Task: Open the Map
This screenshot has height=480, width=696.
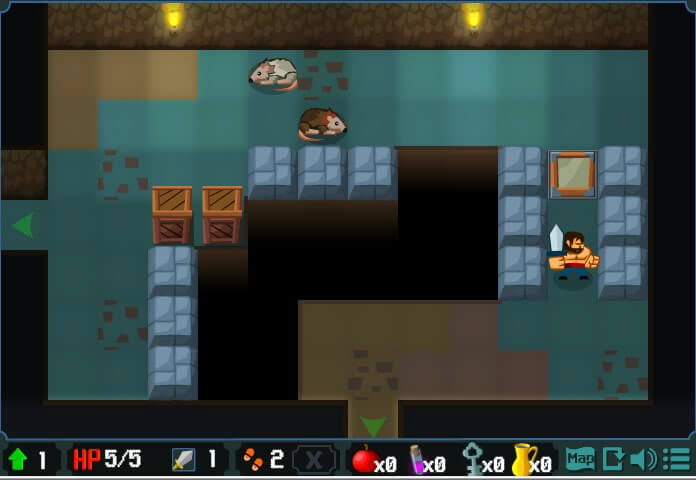Action: click(580, 459)
